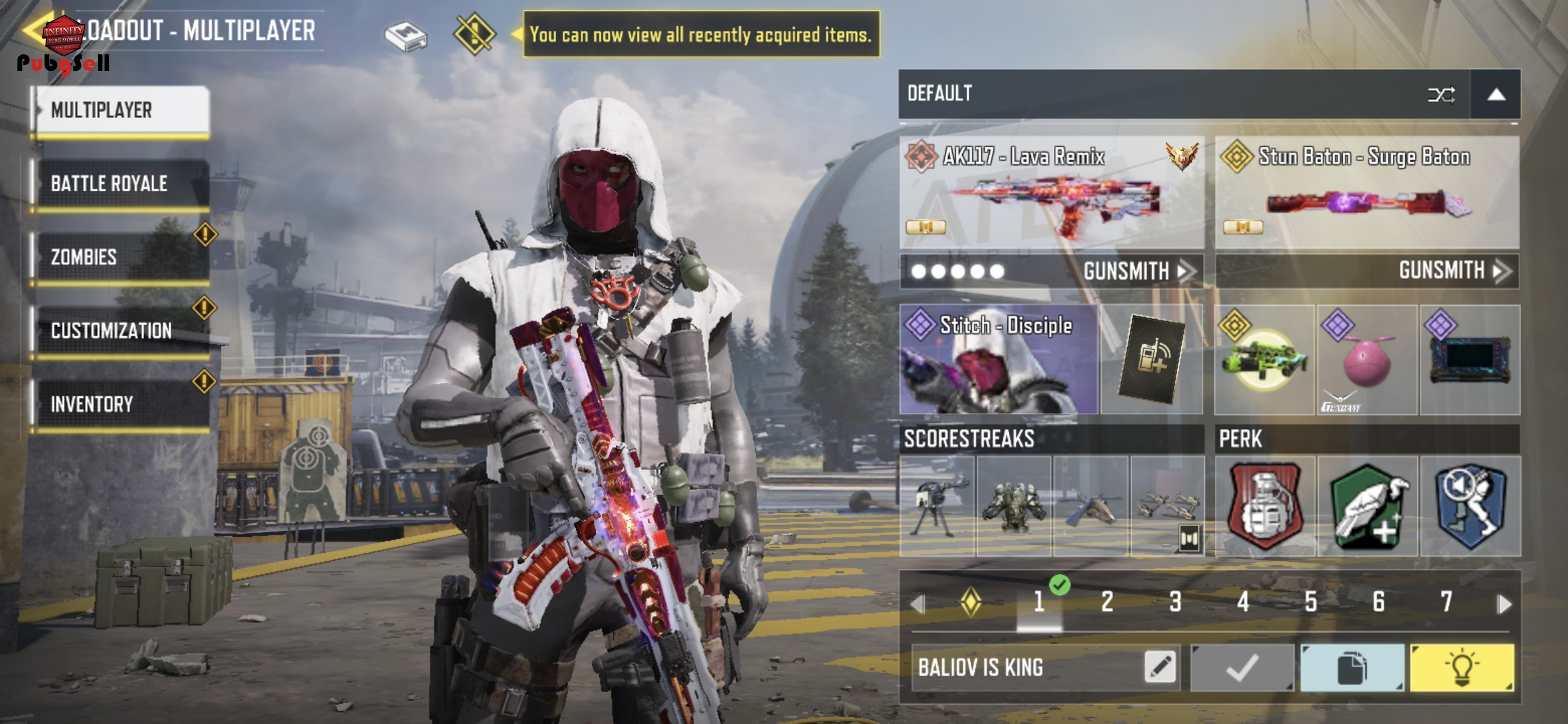Image resolution: width=1568 pixels, height=724 pixels.
Task: Select the Multiplayer tab
Action: (122, 111)
